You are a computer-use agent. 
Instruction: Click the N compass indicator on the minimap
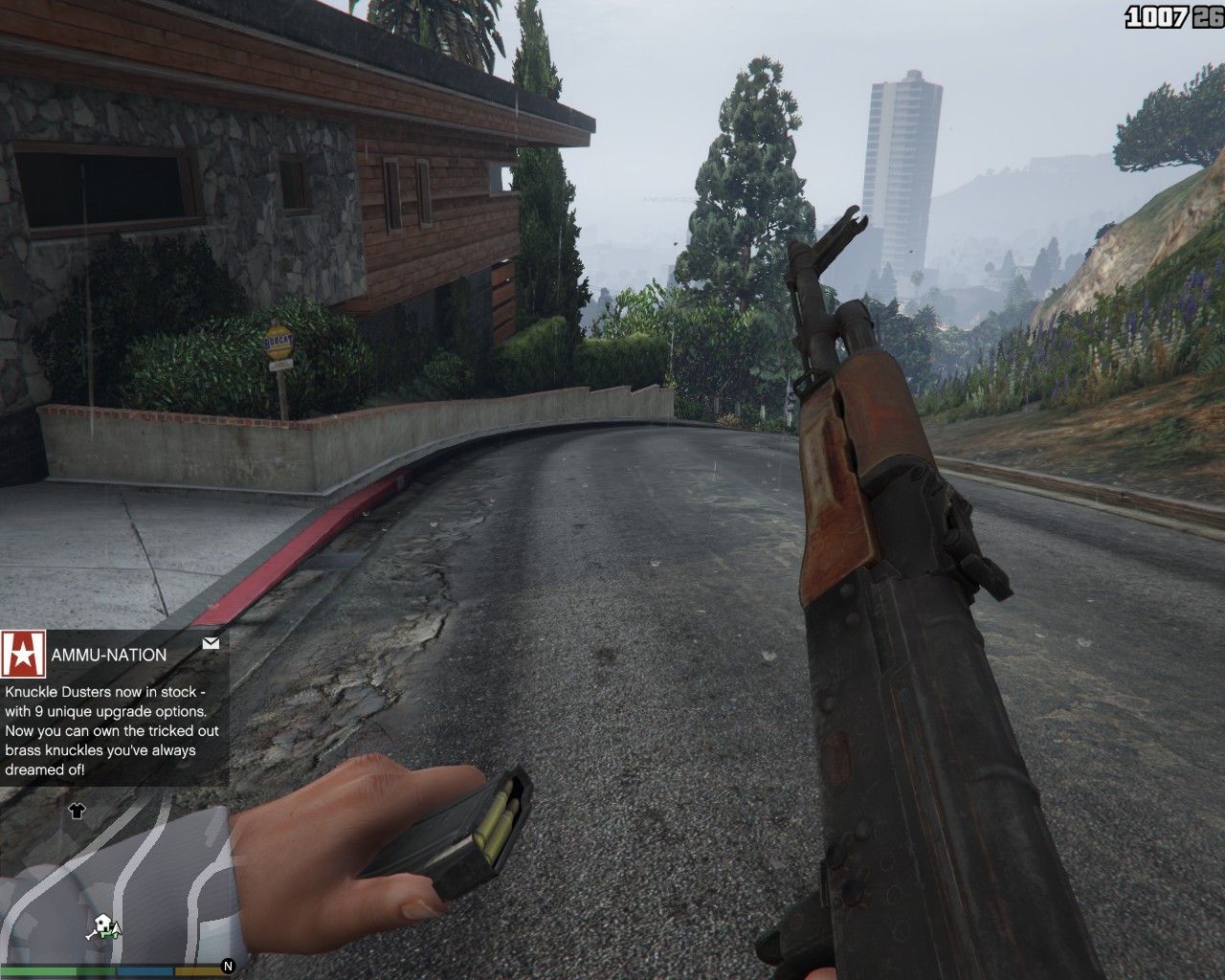228,966
